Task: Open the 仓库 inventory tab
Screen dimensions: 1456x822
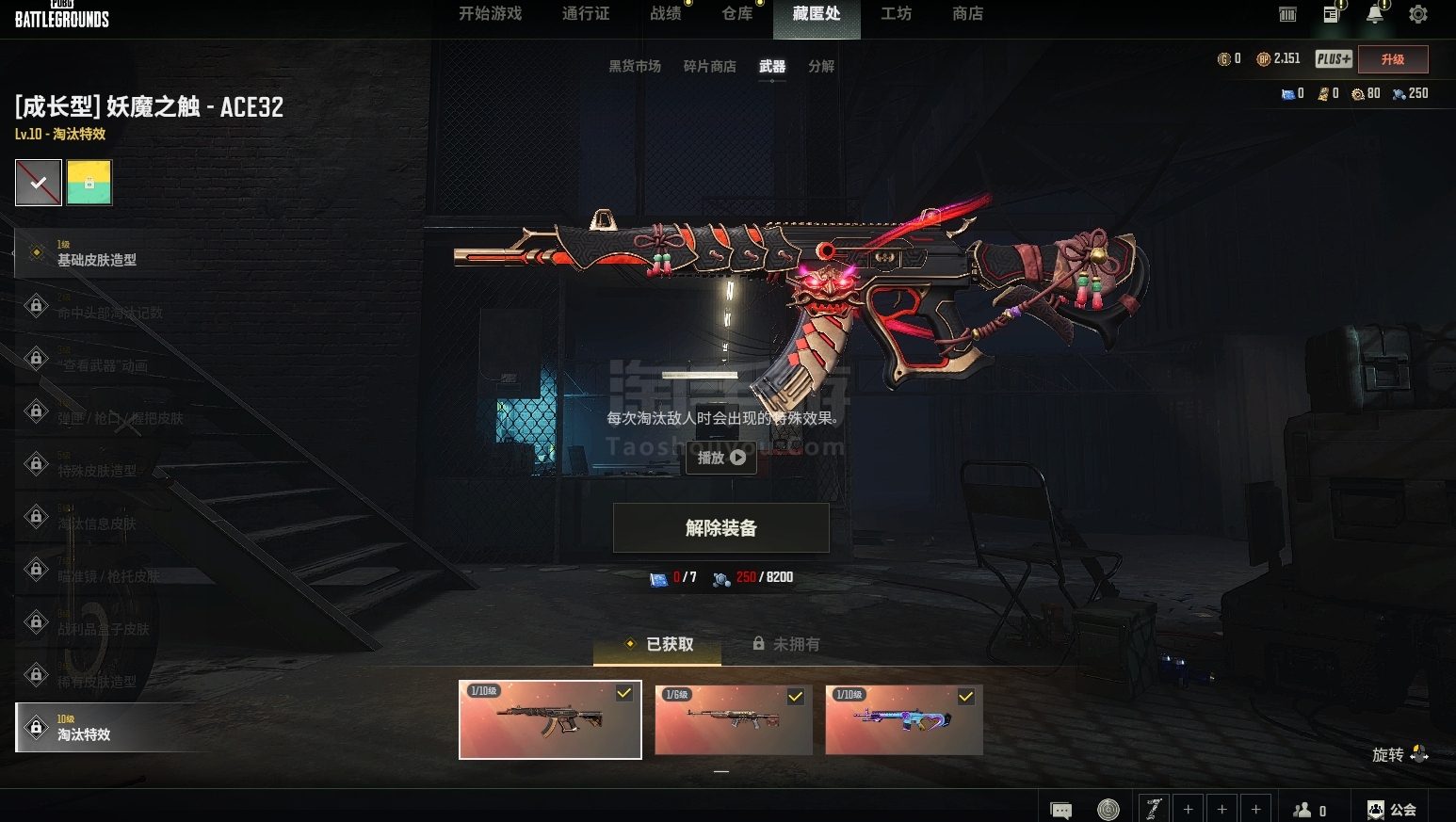Action: point(736,14)
